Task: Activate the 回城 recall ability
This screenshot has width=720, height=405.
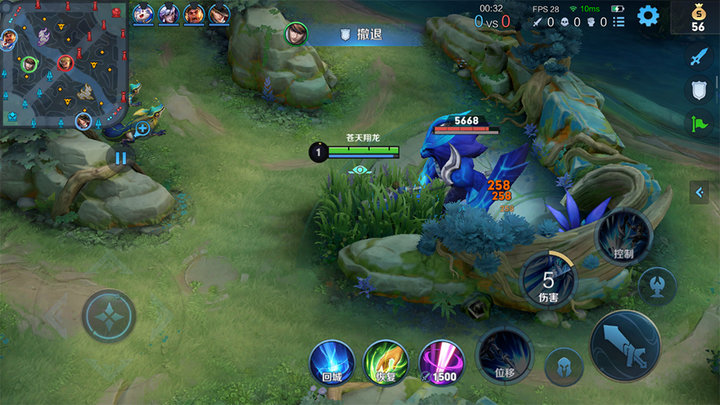Action: pos(332,361)
